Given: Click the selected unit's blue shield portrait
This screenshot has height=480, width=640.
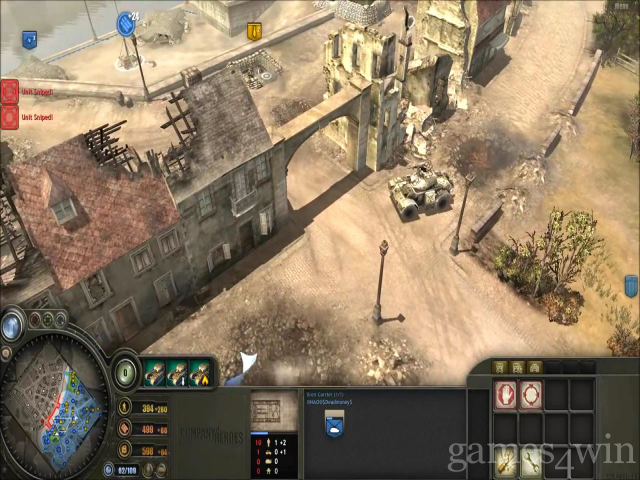Looking at the screenshot, I should pos(335,426).
